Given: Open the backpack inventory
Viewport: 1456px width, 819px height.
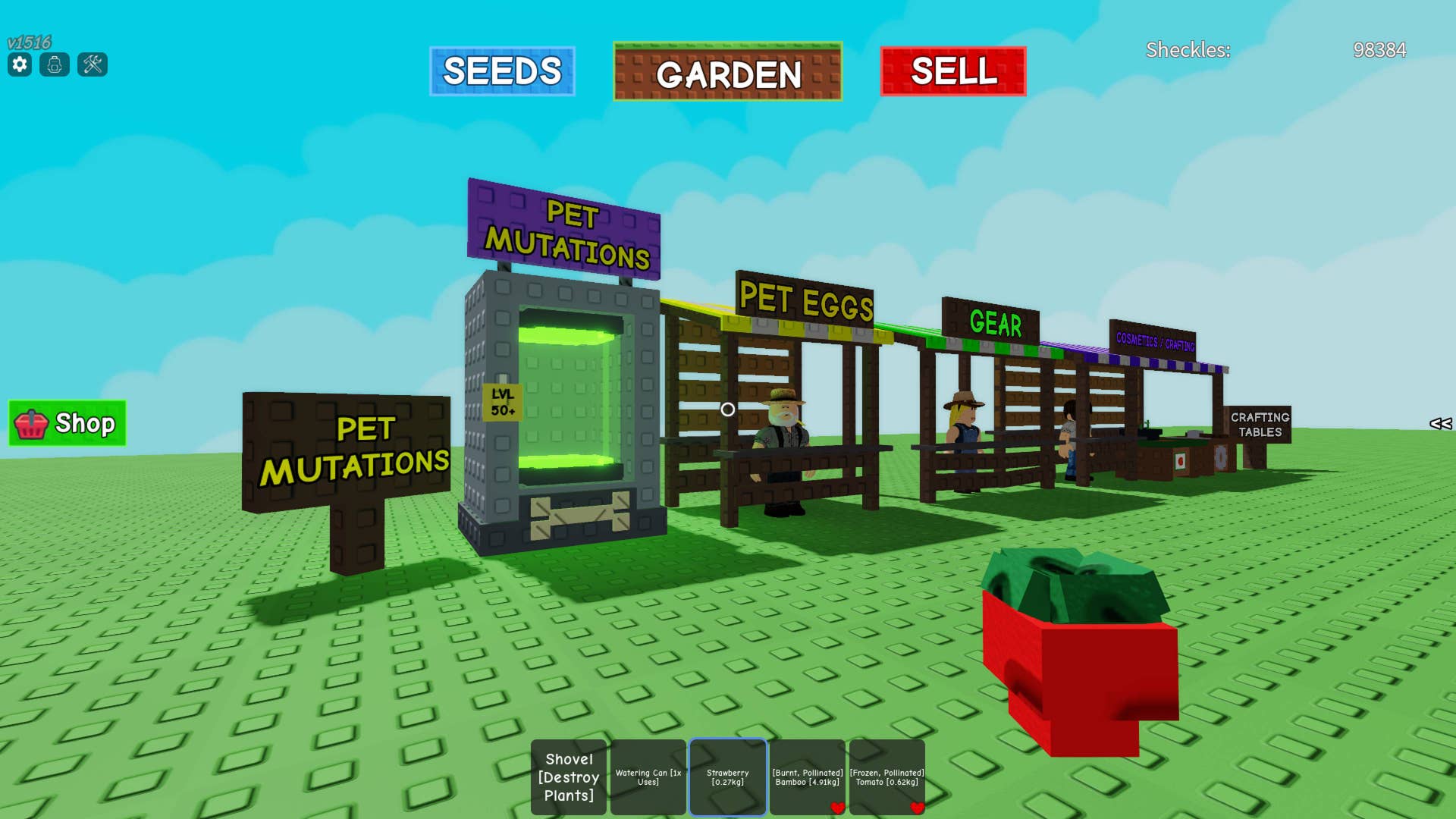Looking at the screenshot, I should point(55,64).
